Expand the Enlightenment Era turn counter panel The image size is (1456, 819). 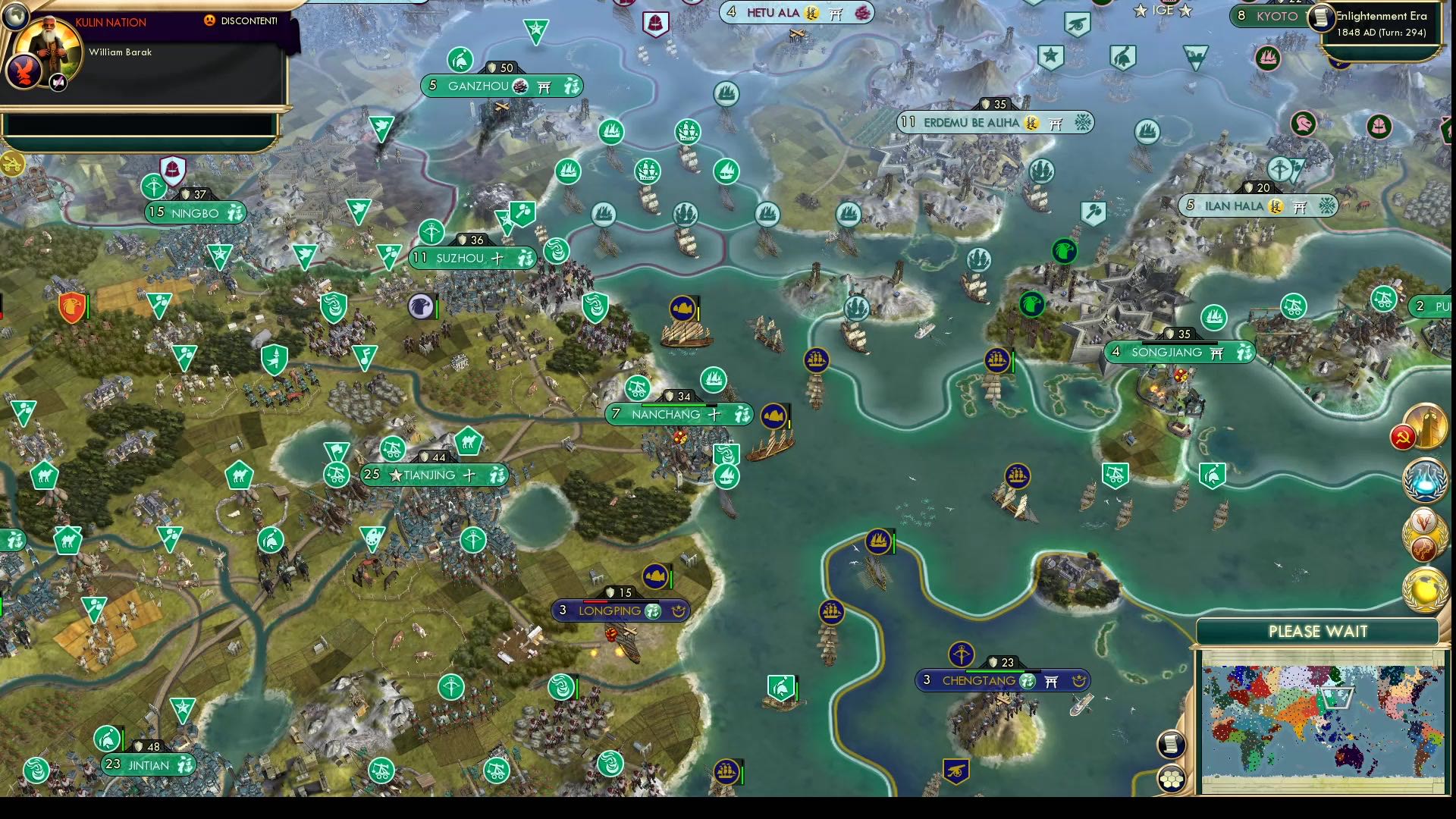tap(1382, 24)
